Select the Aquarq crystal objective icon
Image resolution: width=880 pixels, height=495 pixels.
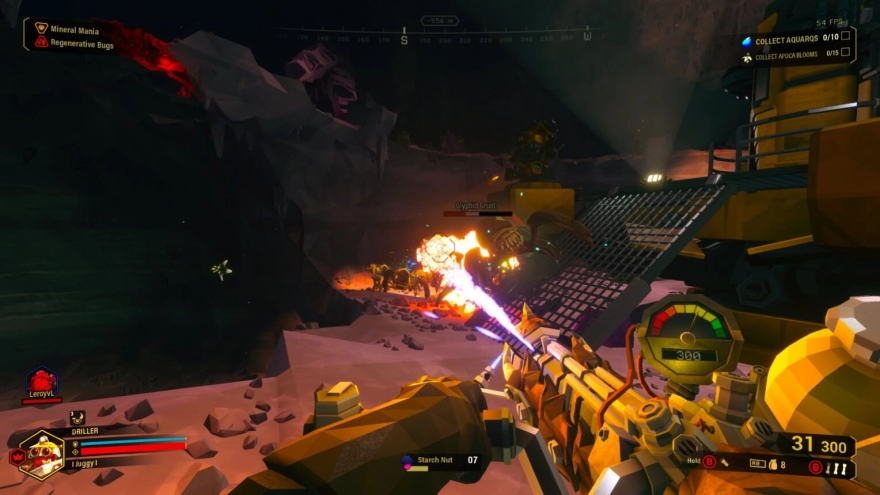[x=746, y=41]
